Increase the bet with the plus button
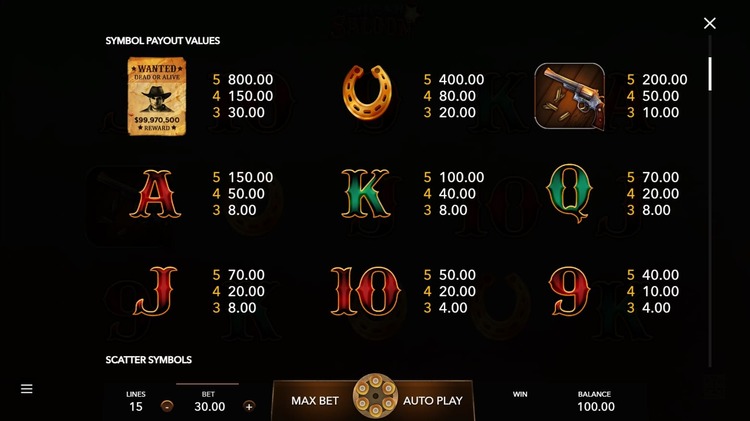The height and width of the screenshot is (421, 750). 249,406
